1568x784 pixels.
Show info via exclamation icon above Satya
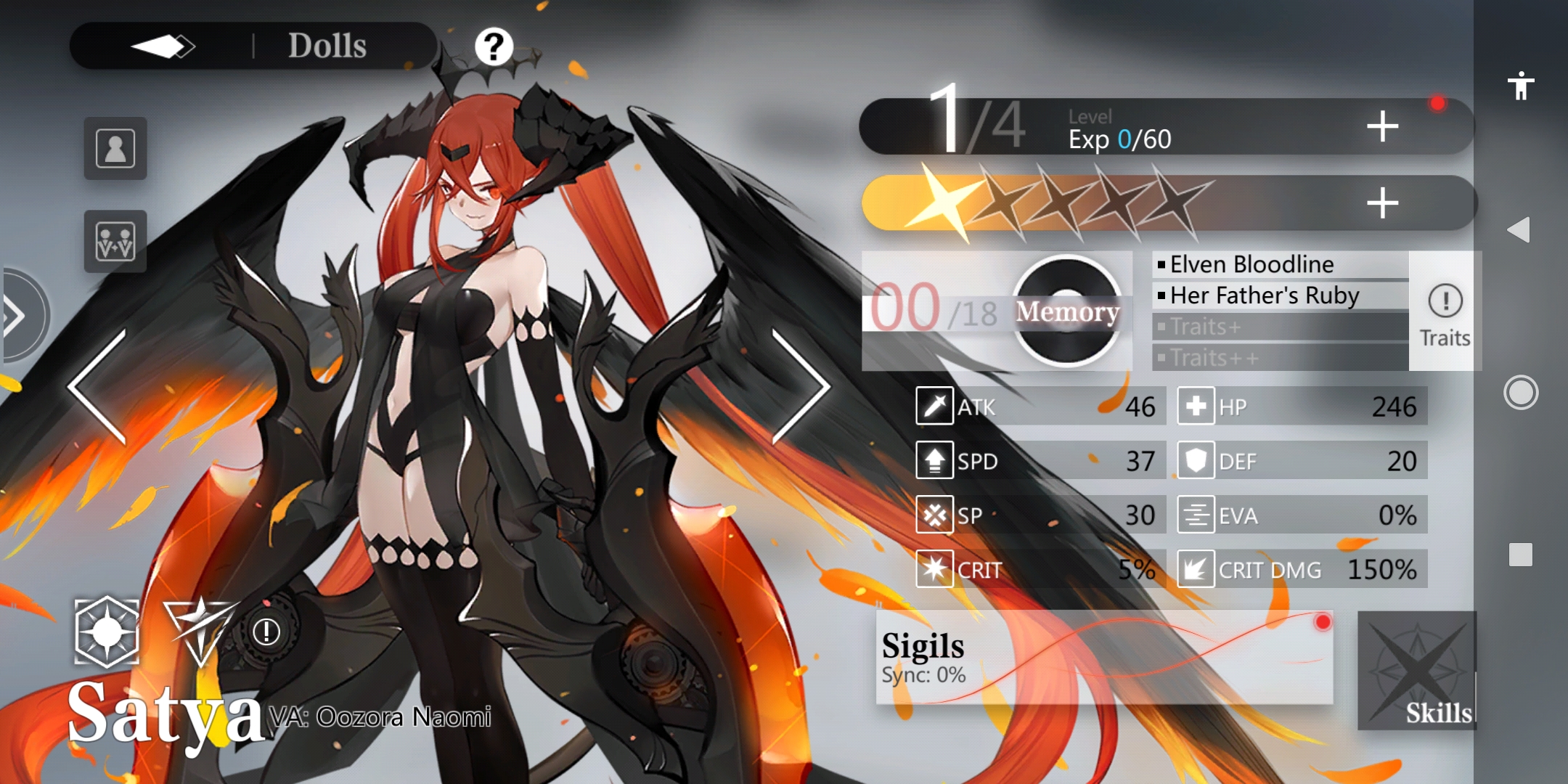click(266, 632)
